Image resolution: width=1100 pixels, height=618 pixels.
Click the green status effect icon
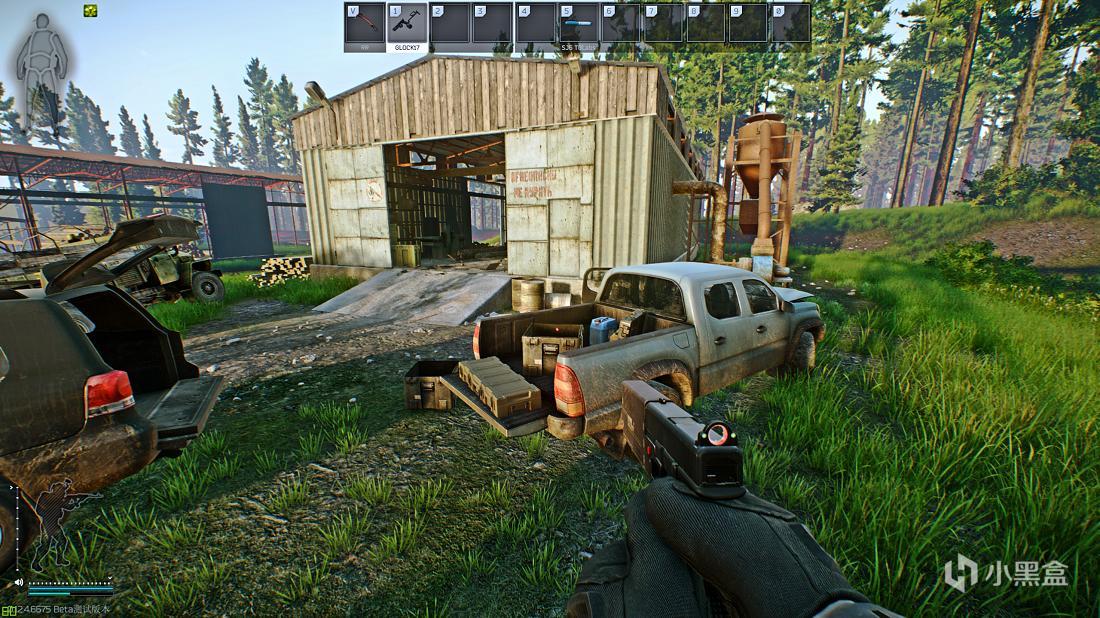click(91, 11)
